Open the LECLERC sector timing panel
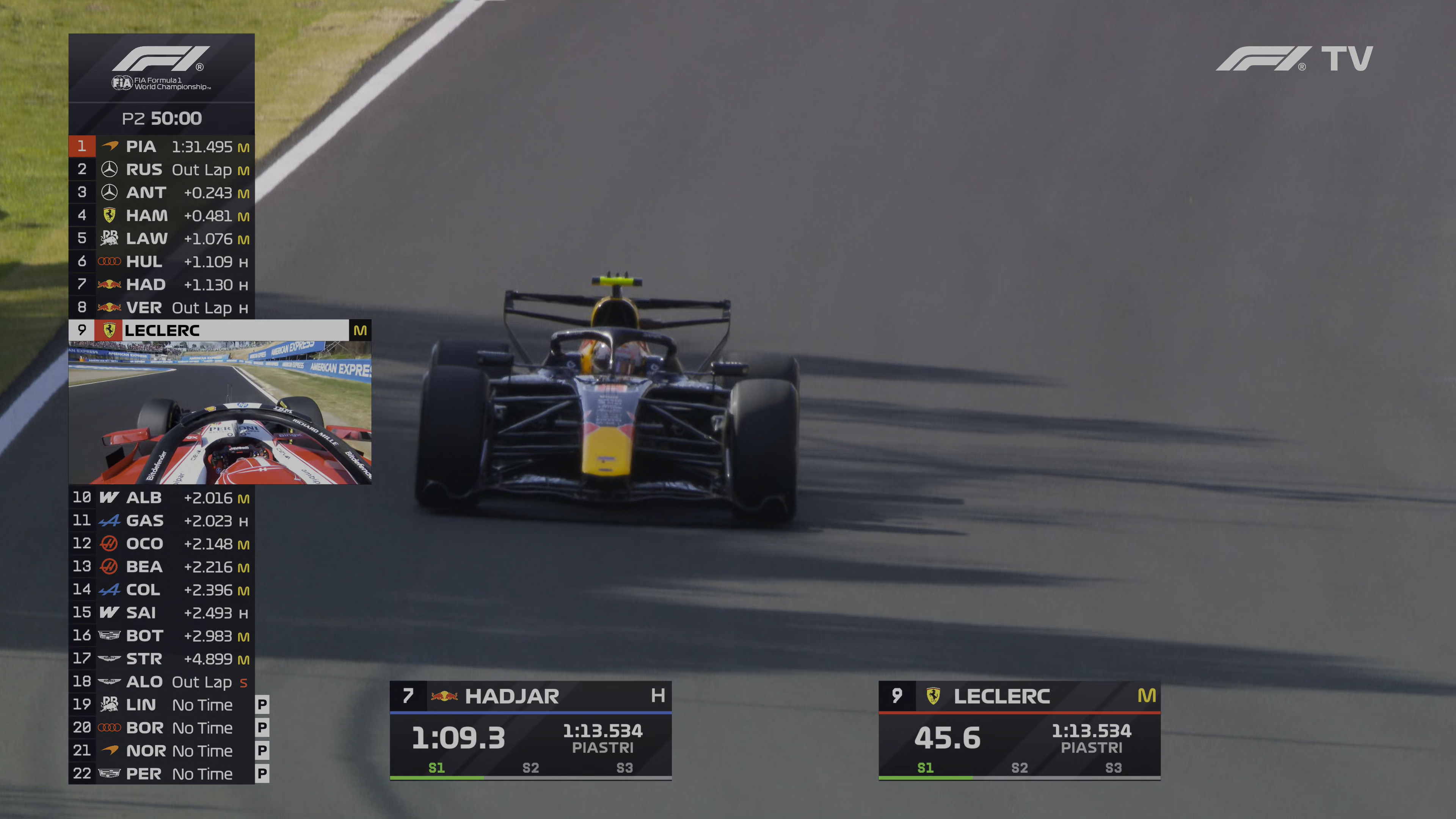The height and width of the screenshot is (819, 1456). pos(1019,730)
